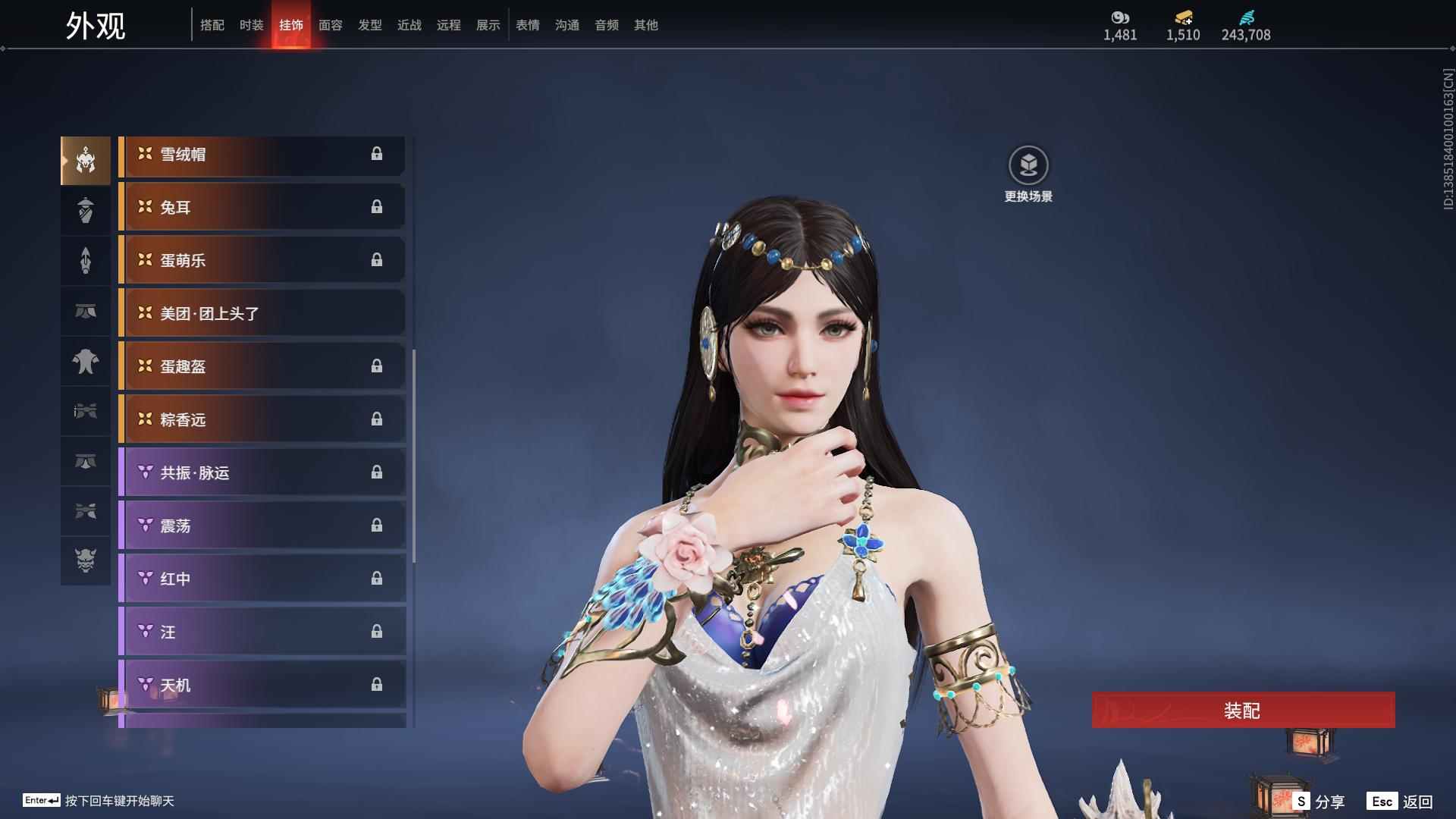1456x819 pixels.
Task: Select the 共振·脉运 accessory
Action: pyautogui.click(x=262, y=473)
